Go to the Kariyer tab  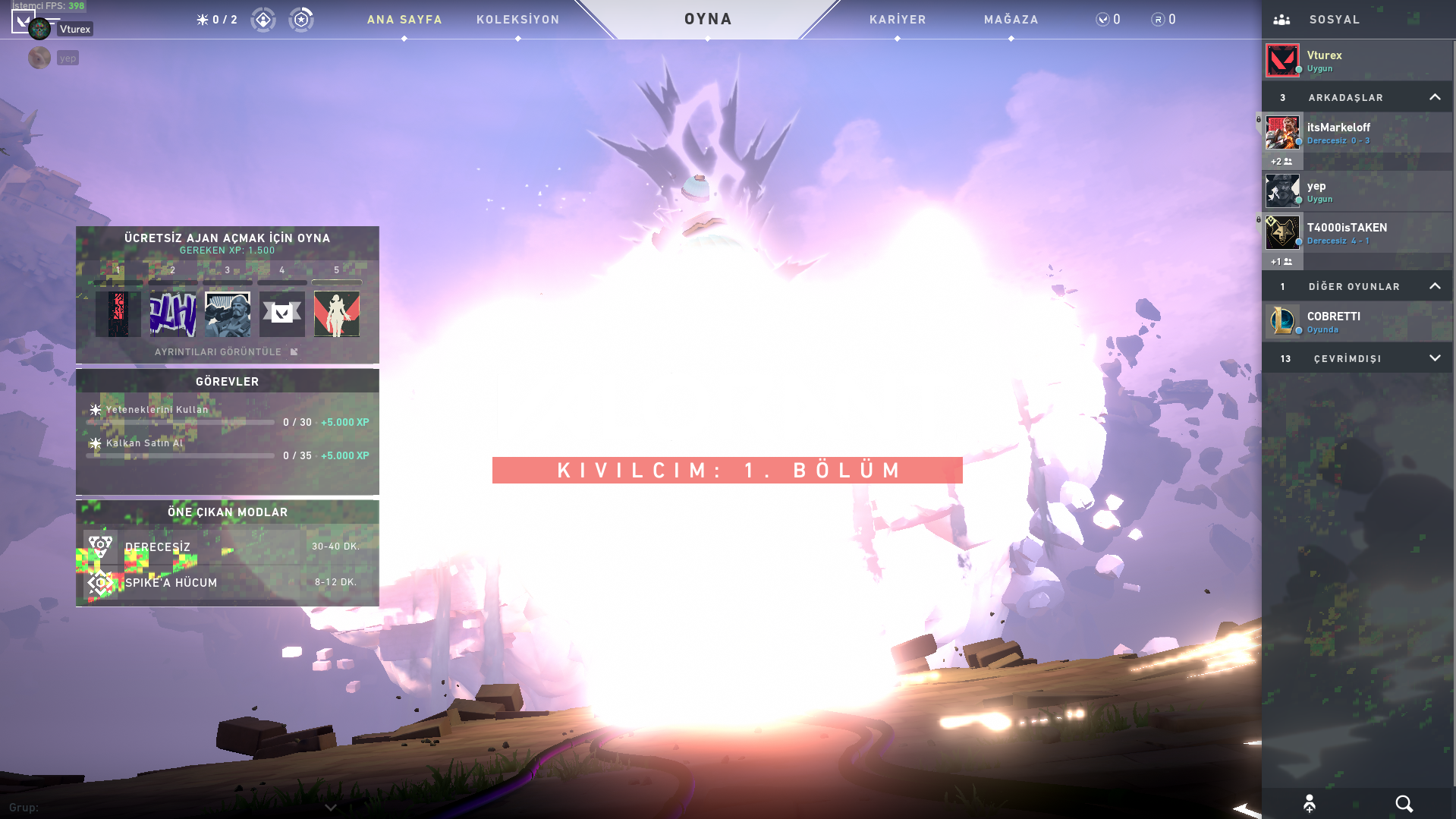point(898,20)
